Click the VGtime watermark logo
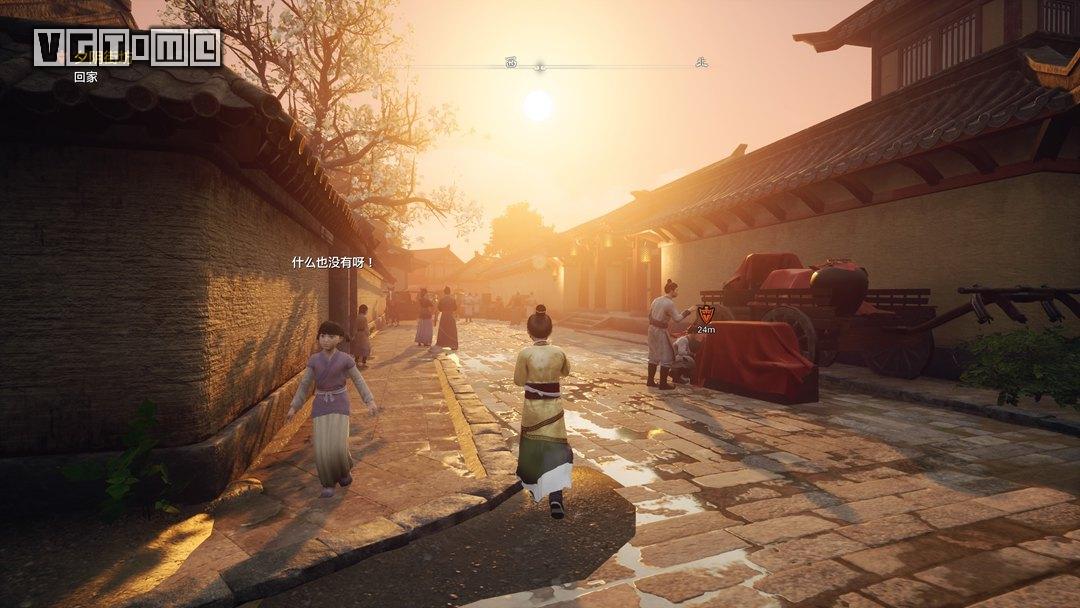 [x=126, y=47]
